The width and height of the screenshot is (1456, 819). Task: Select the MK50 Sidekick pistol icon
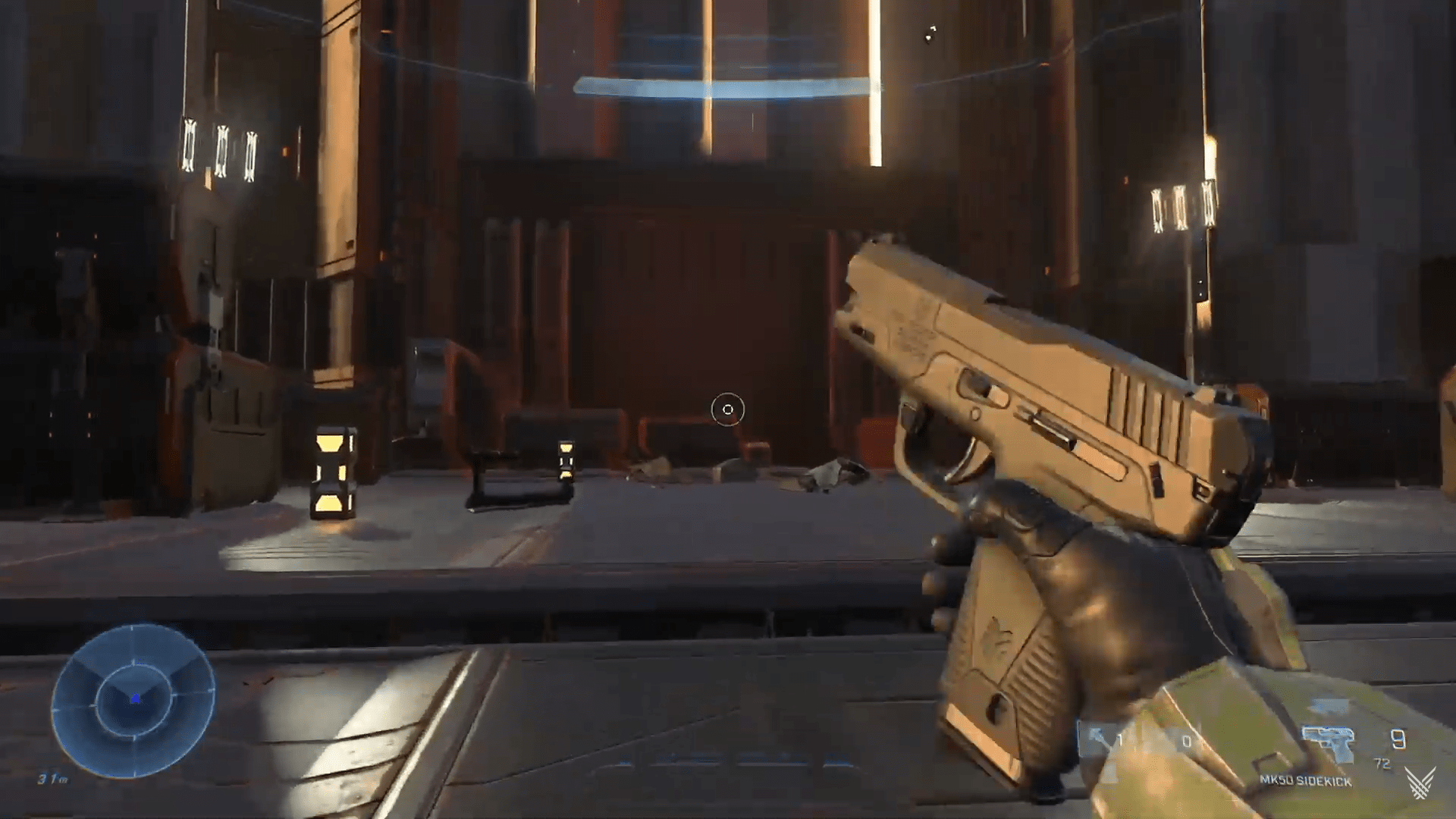tap(1329, 744)
